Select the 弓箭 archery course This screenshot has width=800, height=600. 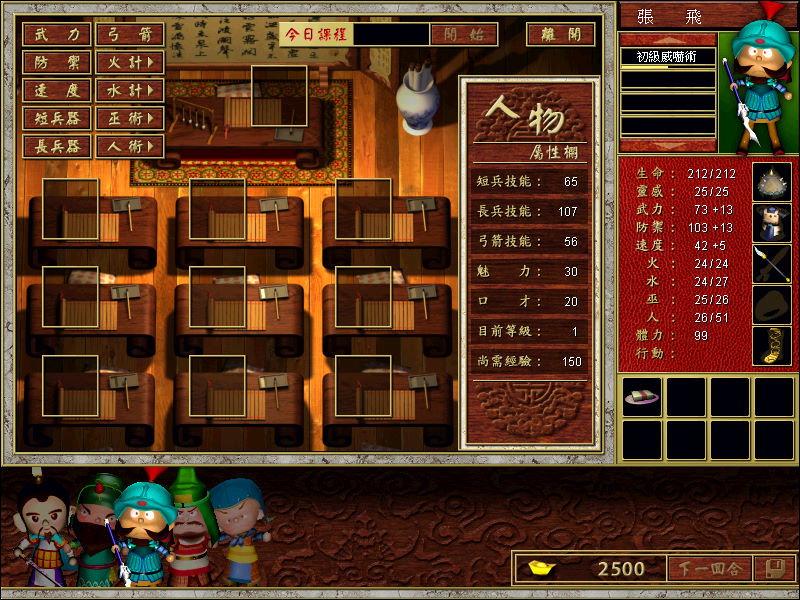(x=130, y=34)
